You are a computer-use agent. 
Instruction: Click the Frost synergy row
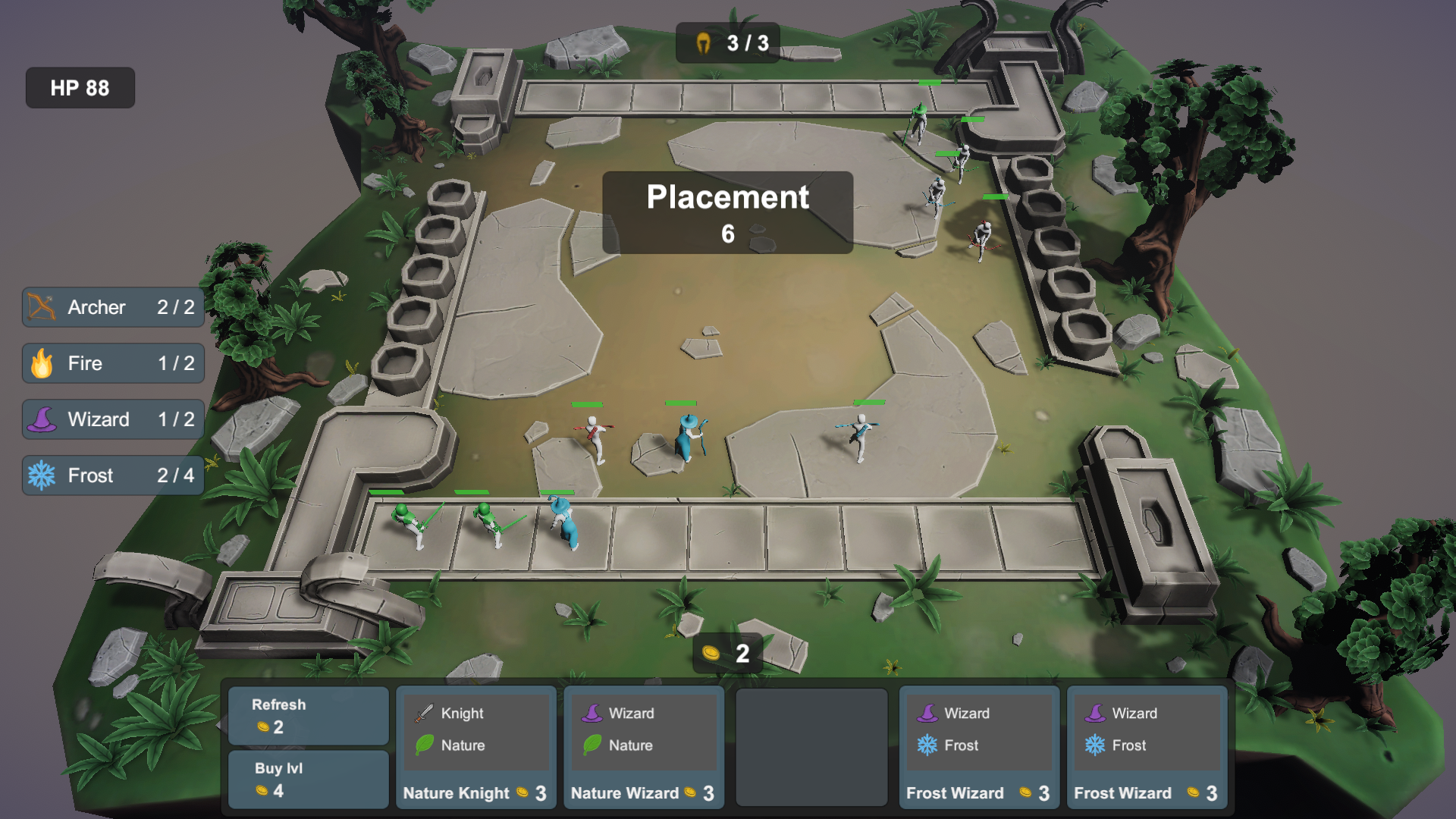113,475
